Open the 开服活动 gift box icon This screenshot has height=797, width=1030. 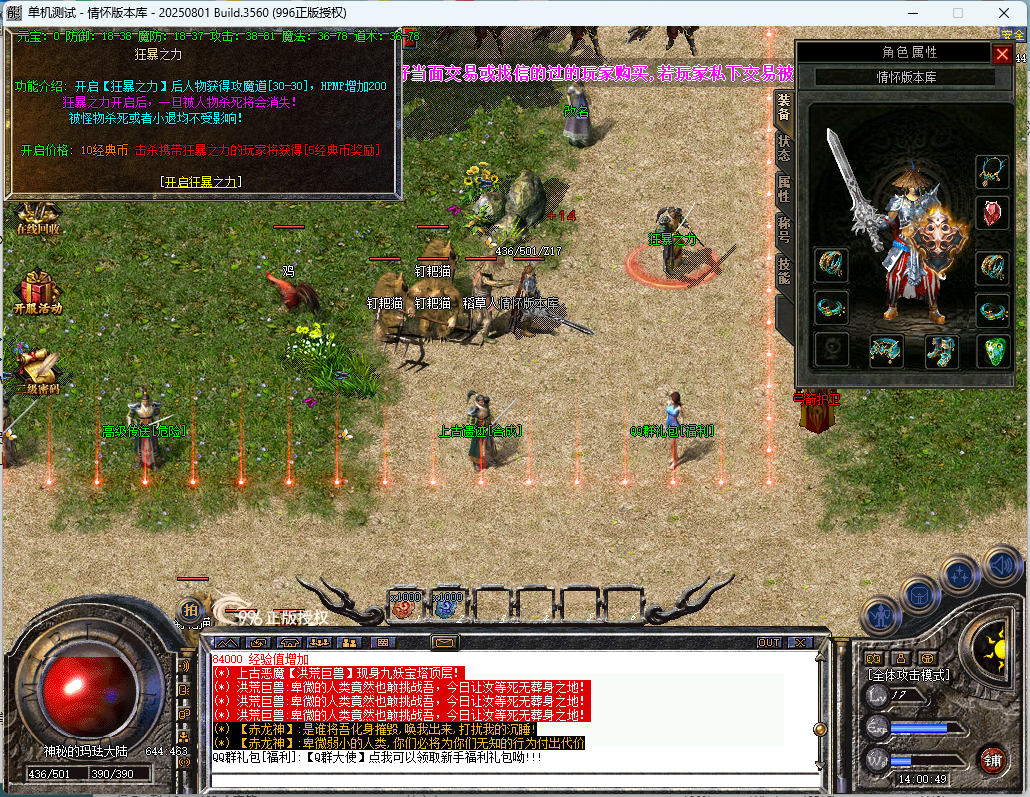pos(37,291)
